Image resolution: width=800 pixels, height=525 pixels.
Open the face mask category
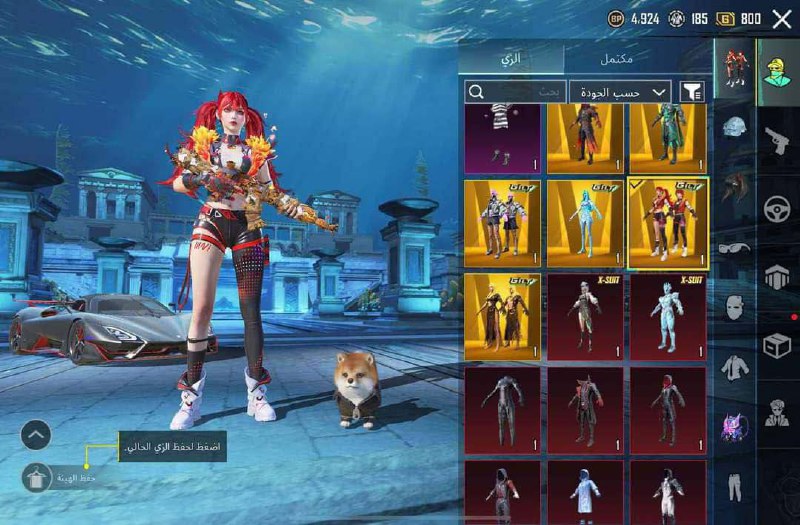coord(735,307)
